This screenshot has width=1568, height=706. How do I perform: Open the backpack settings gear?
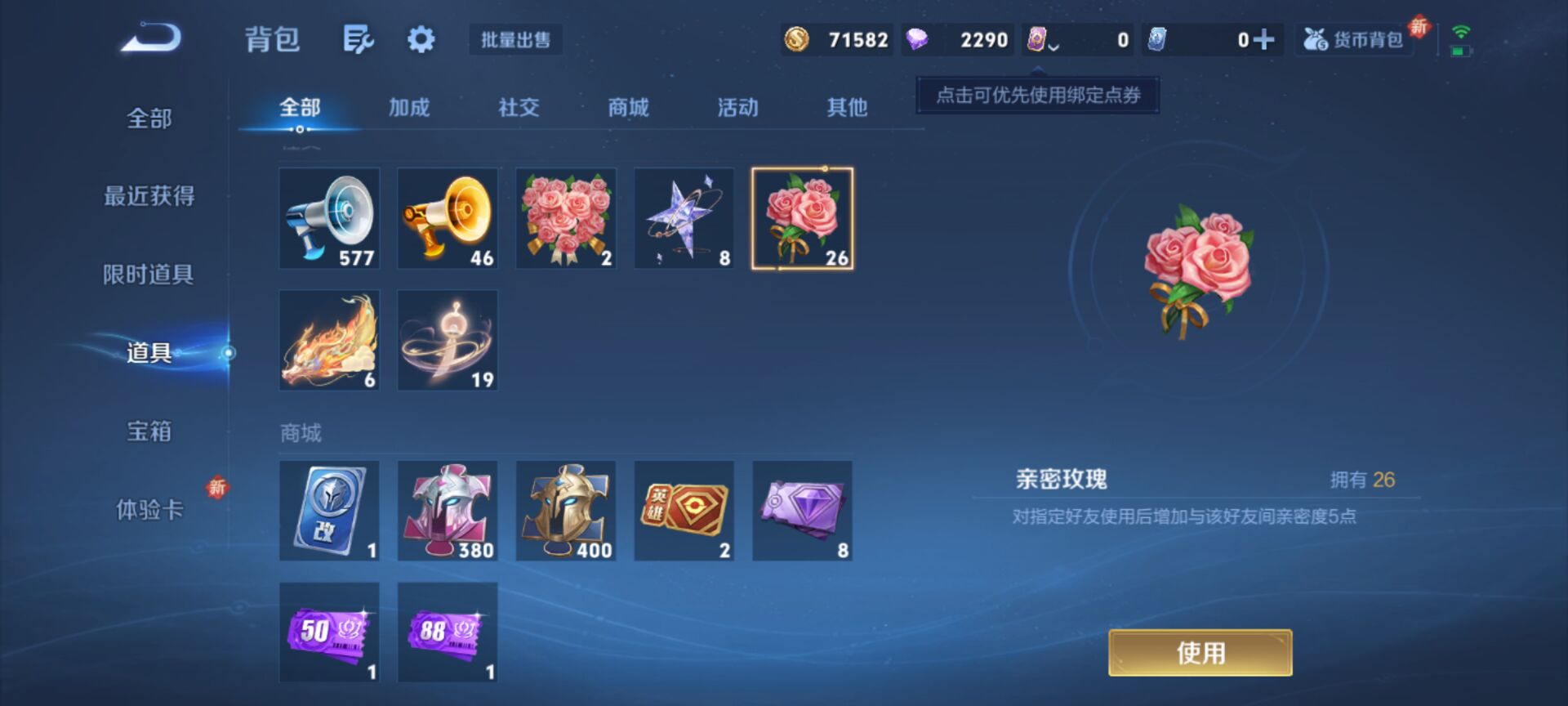(420, 38)
